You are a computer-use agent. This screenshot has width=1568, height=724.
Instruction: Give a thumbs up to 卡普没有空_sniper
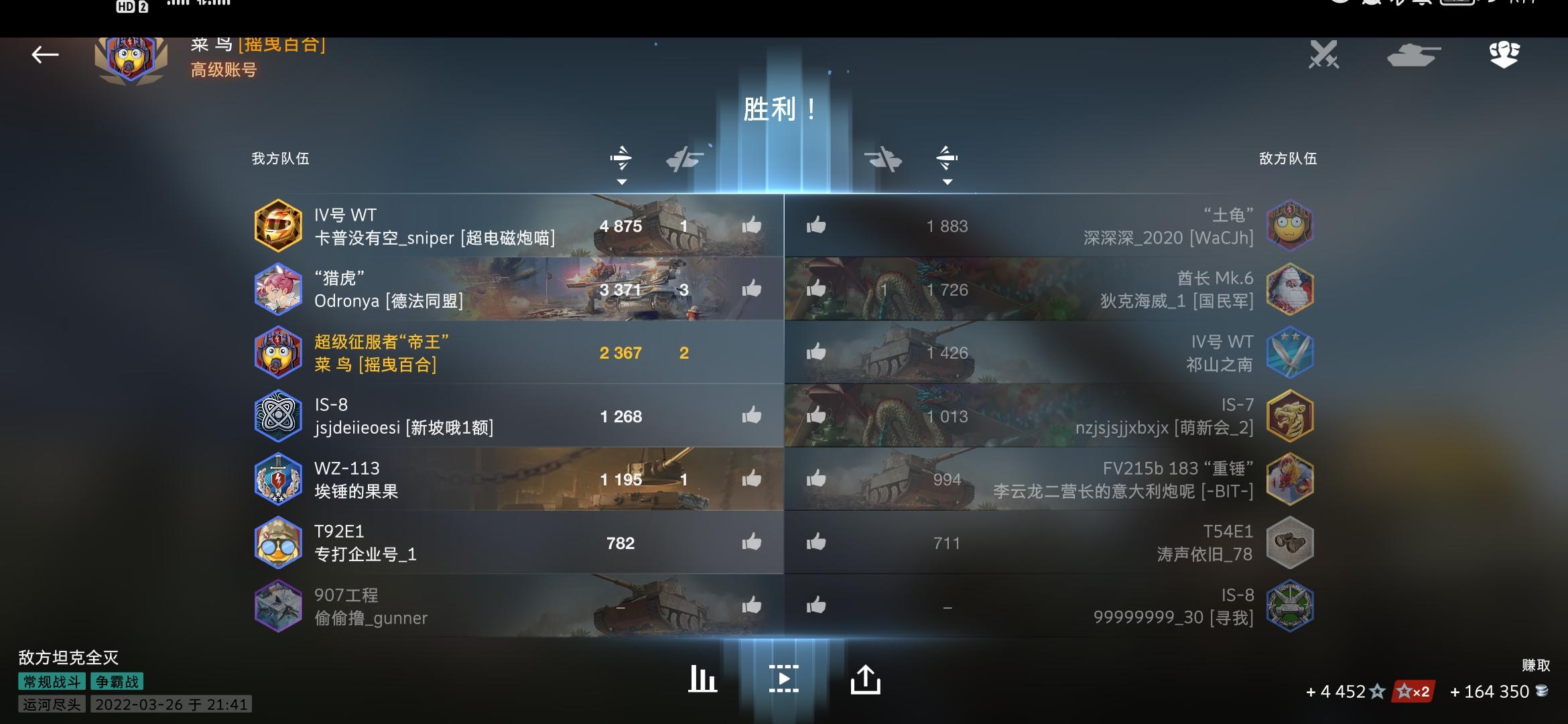point(750,225)
